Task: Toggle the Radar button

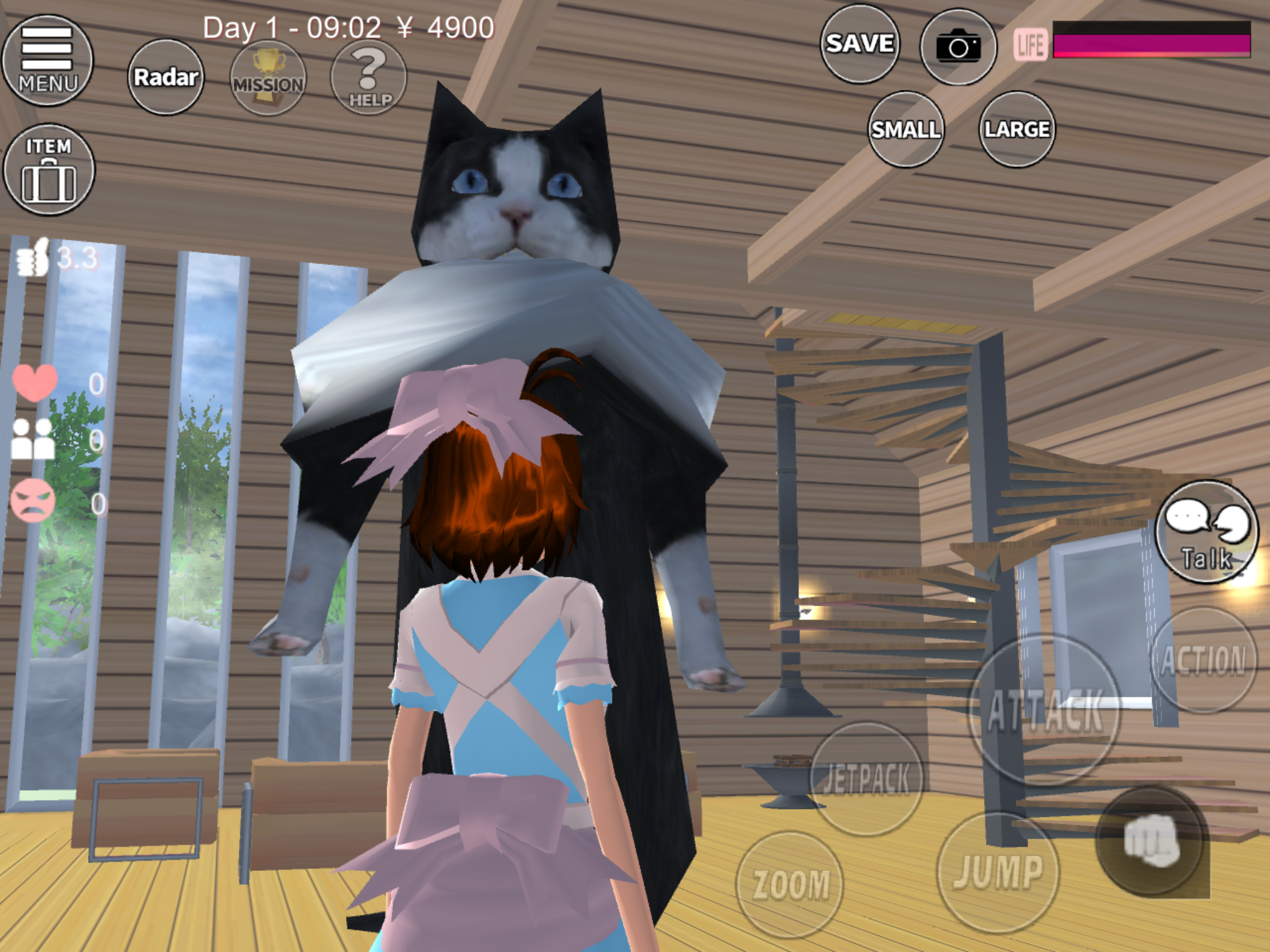Action: click(166, 77)
